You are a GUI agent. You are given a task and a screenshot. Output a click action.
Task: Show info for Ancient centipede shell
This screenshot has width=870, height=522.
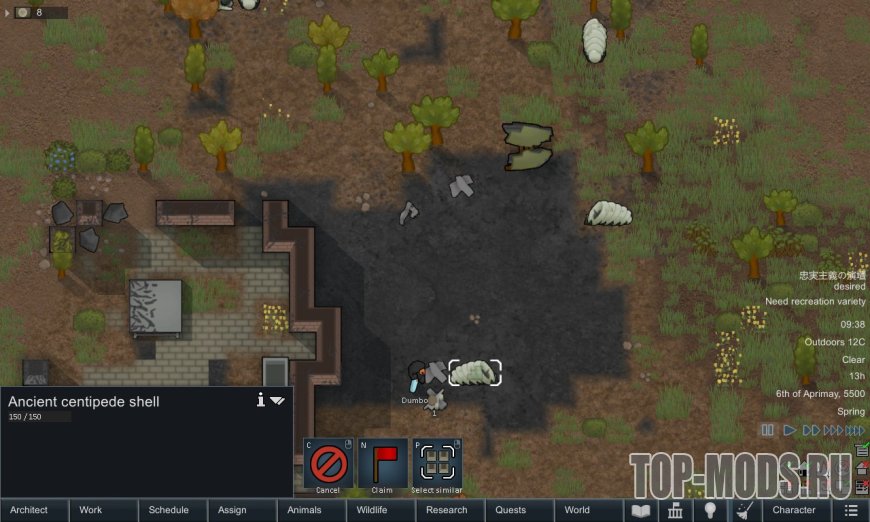261,400
